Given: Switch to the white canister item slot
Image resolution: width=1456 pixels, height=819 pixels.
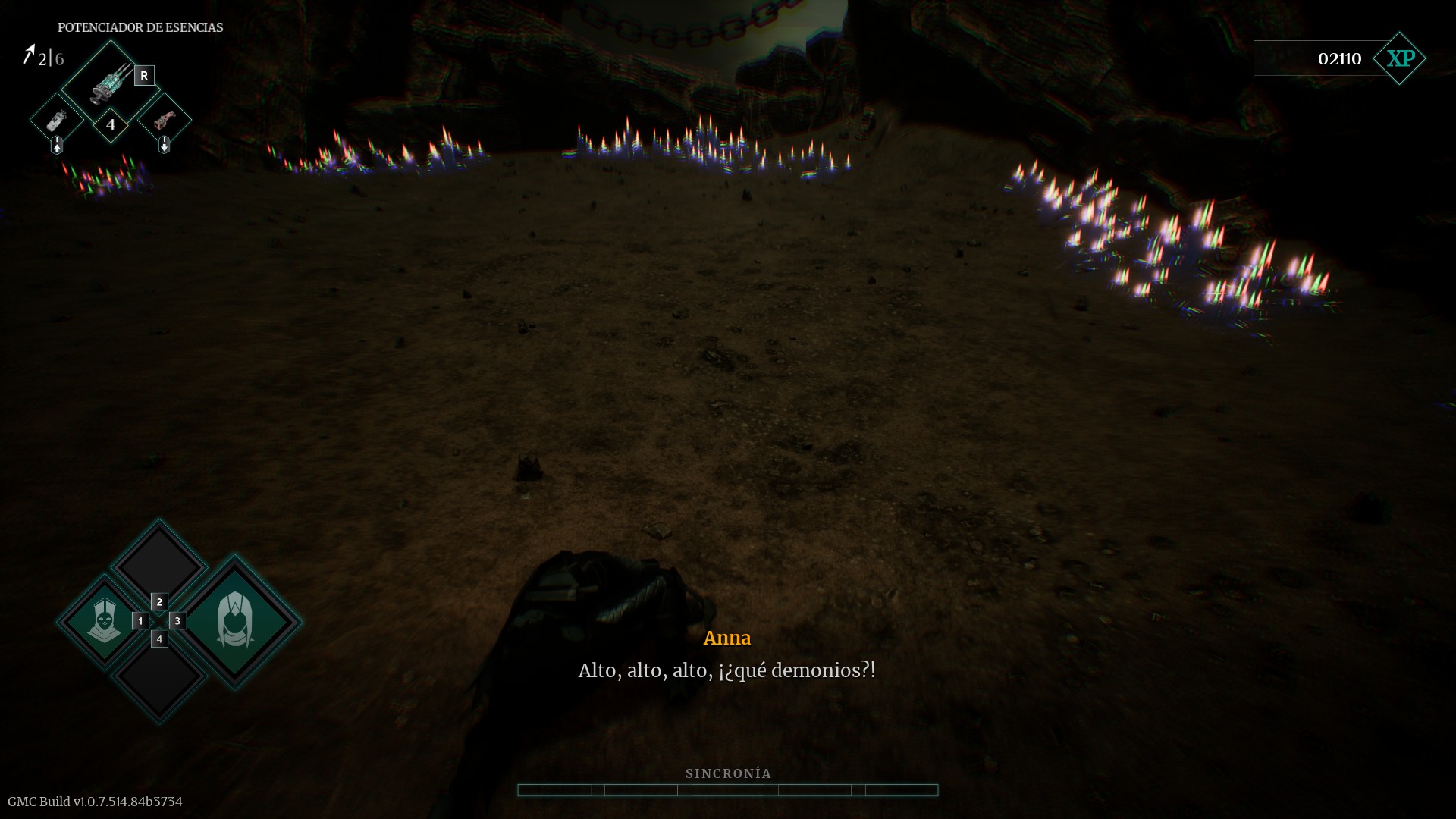Looking at the screenshot, I should click(57, 120).
